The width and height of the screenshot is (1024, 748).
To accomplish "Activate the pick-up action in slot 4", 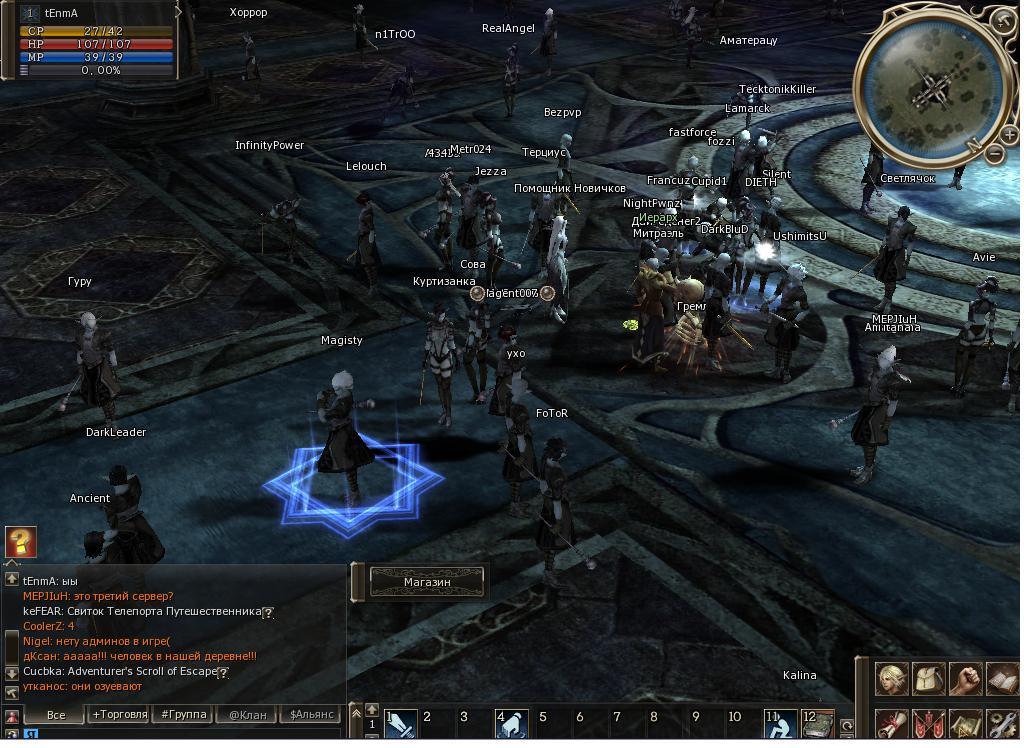I will coord(513,723).
